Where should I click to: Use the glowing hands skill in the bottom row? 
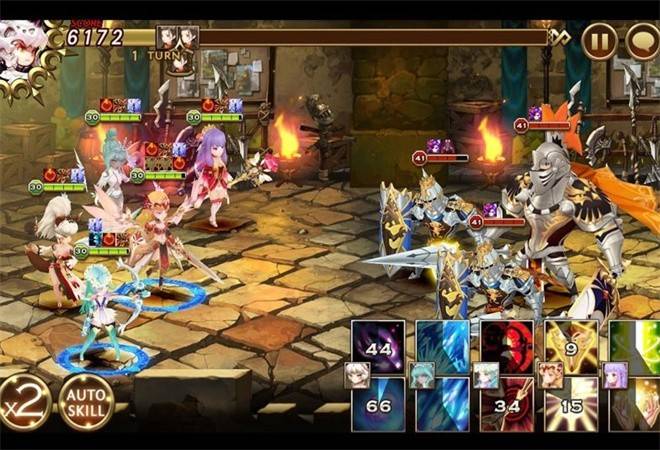(636, 405)
